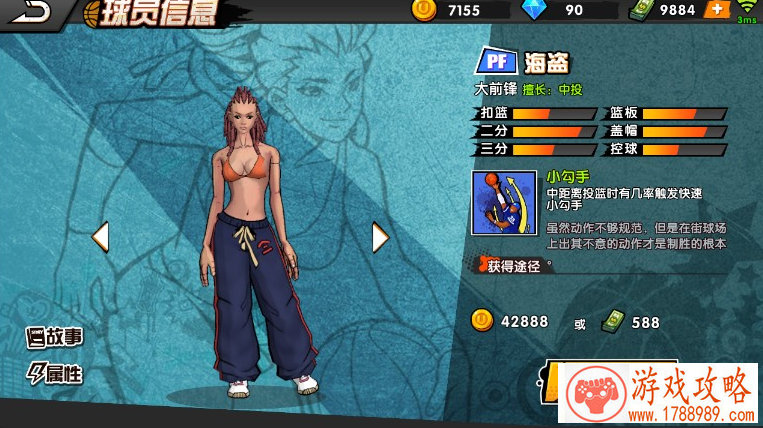Select the 小勾手 skill icon

pyautogui.click(x=503, y=209)
